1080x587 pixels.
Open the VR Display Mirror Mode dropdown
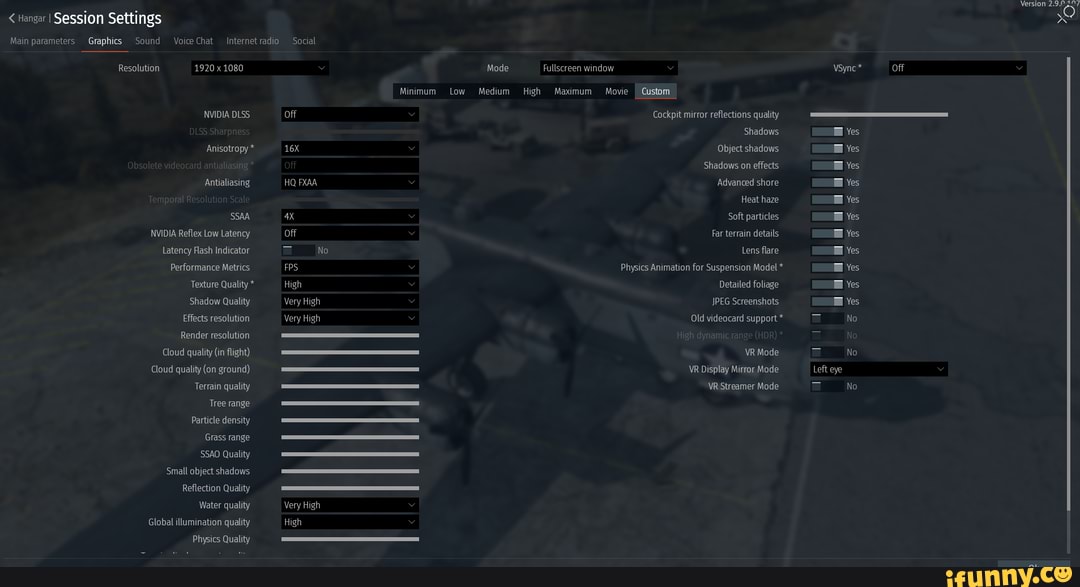[x=878, y=370]
